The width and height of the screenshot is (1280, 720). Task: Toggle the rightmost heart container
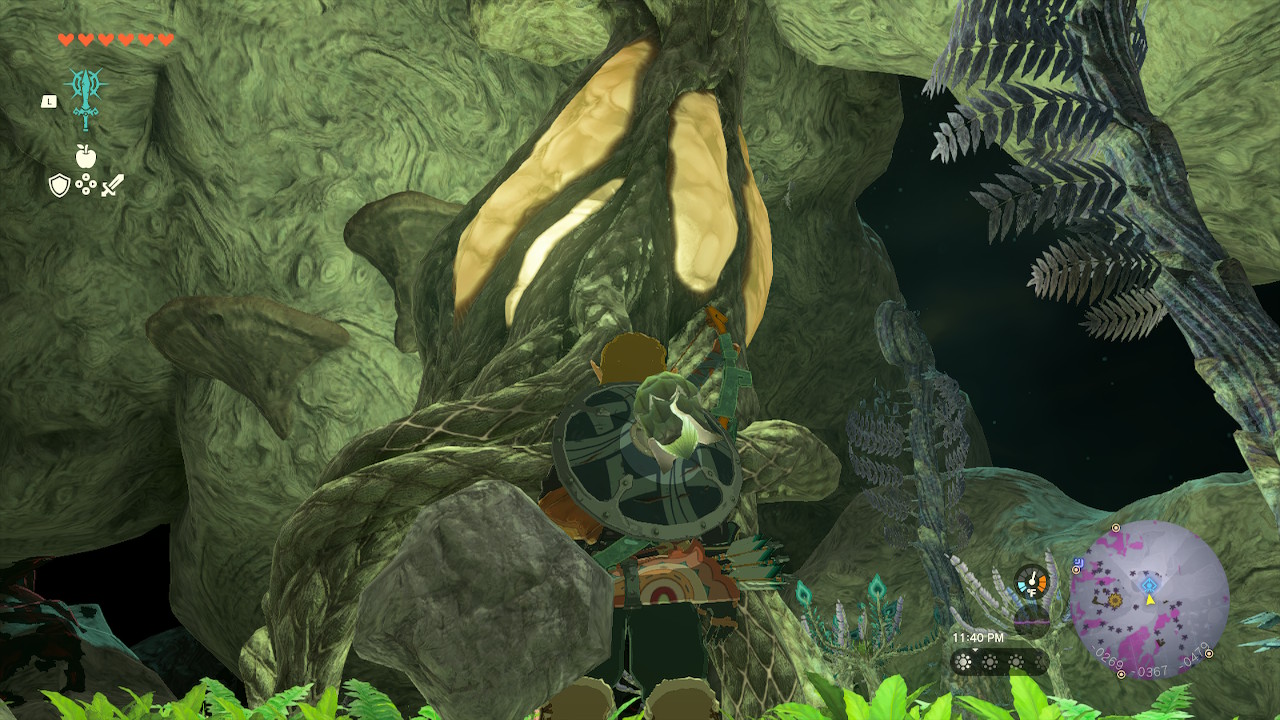pyautogui.click(x=165, y=40)
